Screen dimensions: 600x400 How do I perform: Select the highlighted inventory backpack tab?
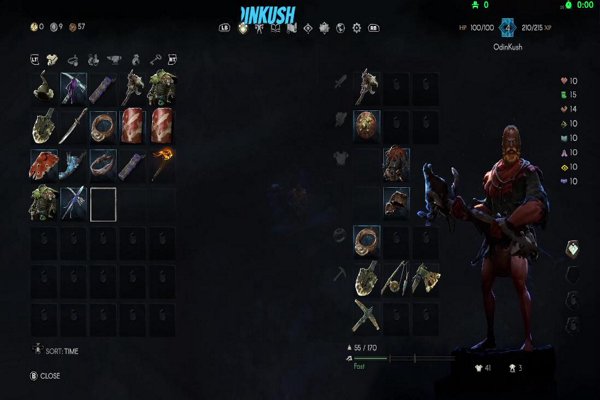(241, 27)
